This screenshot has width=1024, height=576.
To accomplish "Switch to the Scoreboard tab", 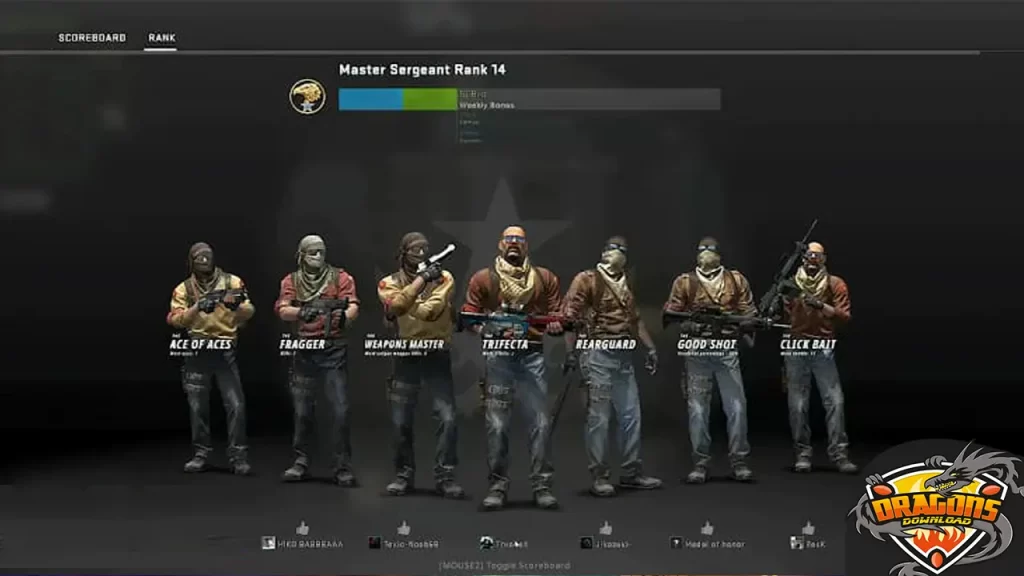I will (92, 38).
